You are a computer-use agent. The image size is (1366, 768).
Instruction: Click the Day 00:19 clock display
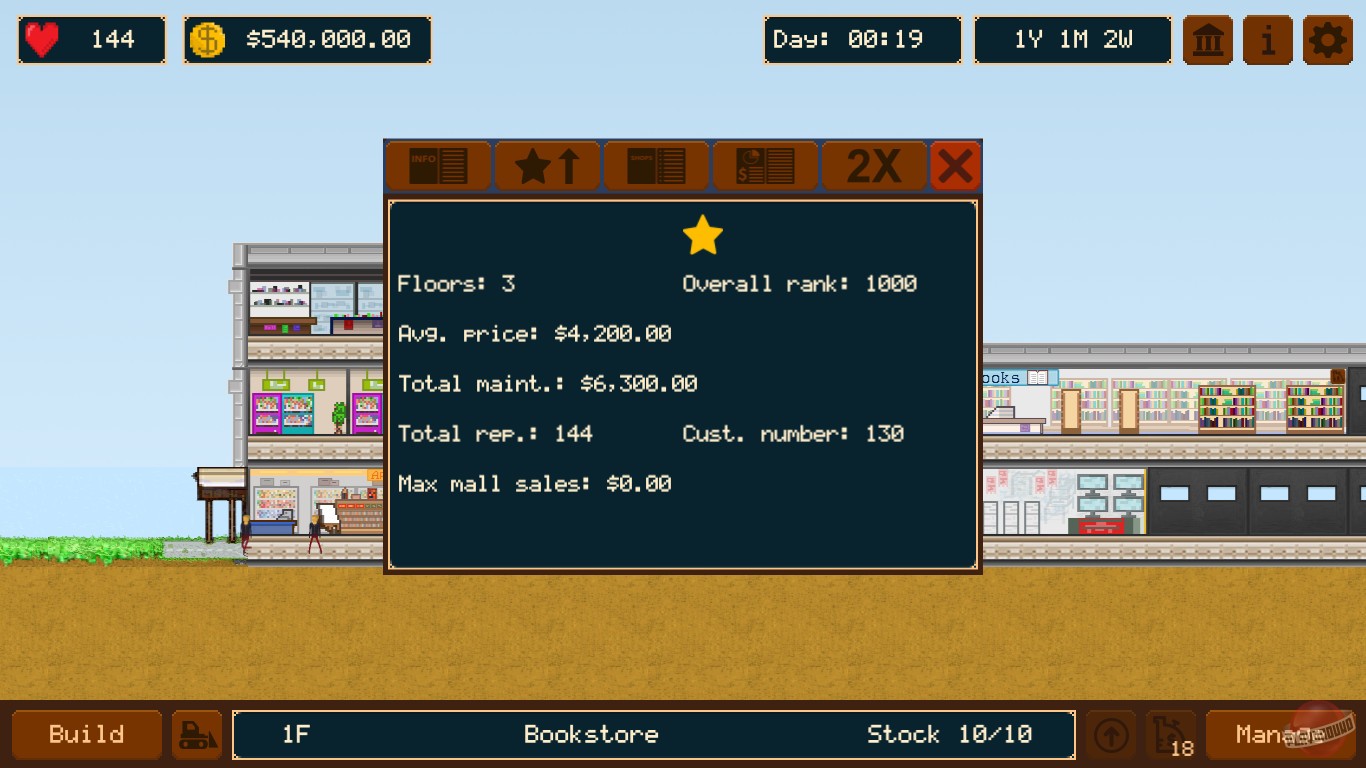point(862,40)
